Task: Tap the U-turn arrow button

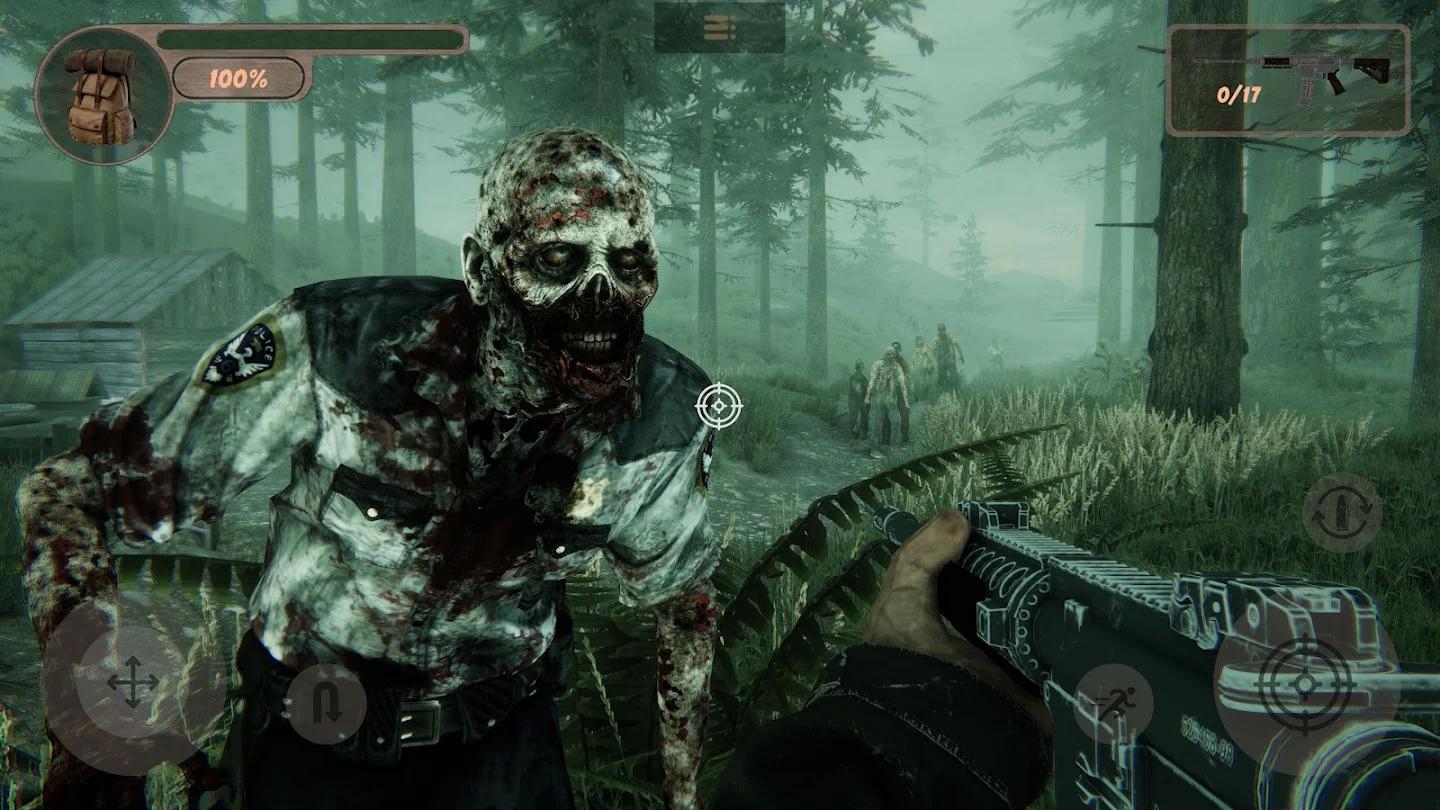Action: click(327, 704)
